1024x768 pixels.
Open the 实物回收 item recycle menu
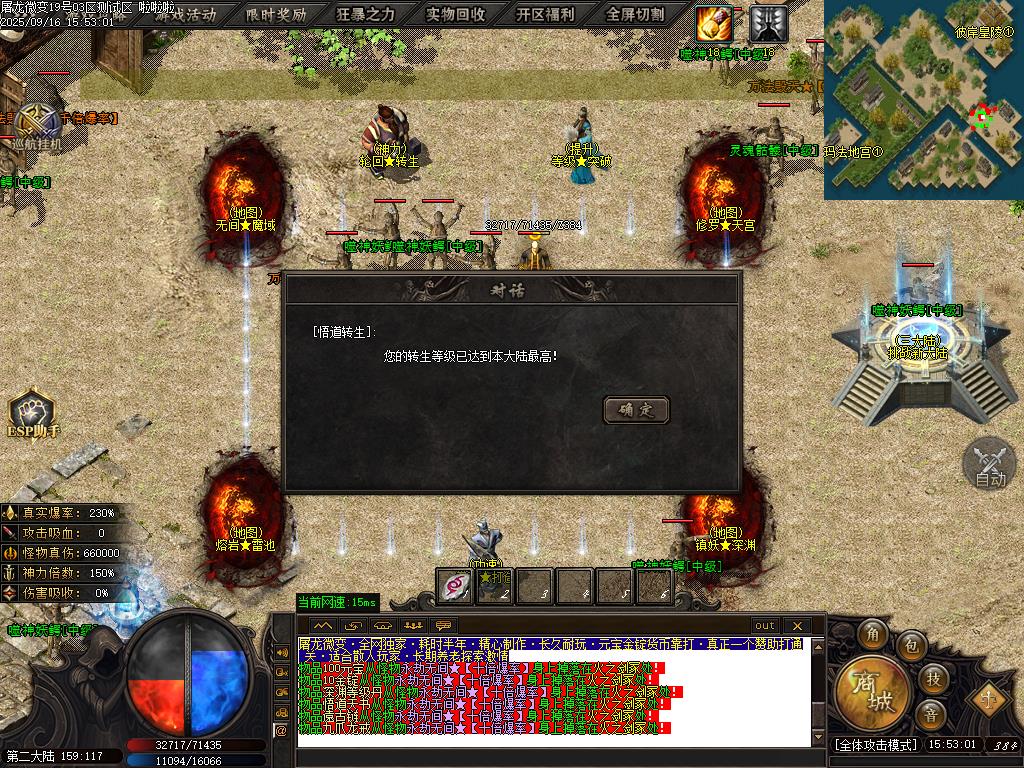pos(456,14)
